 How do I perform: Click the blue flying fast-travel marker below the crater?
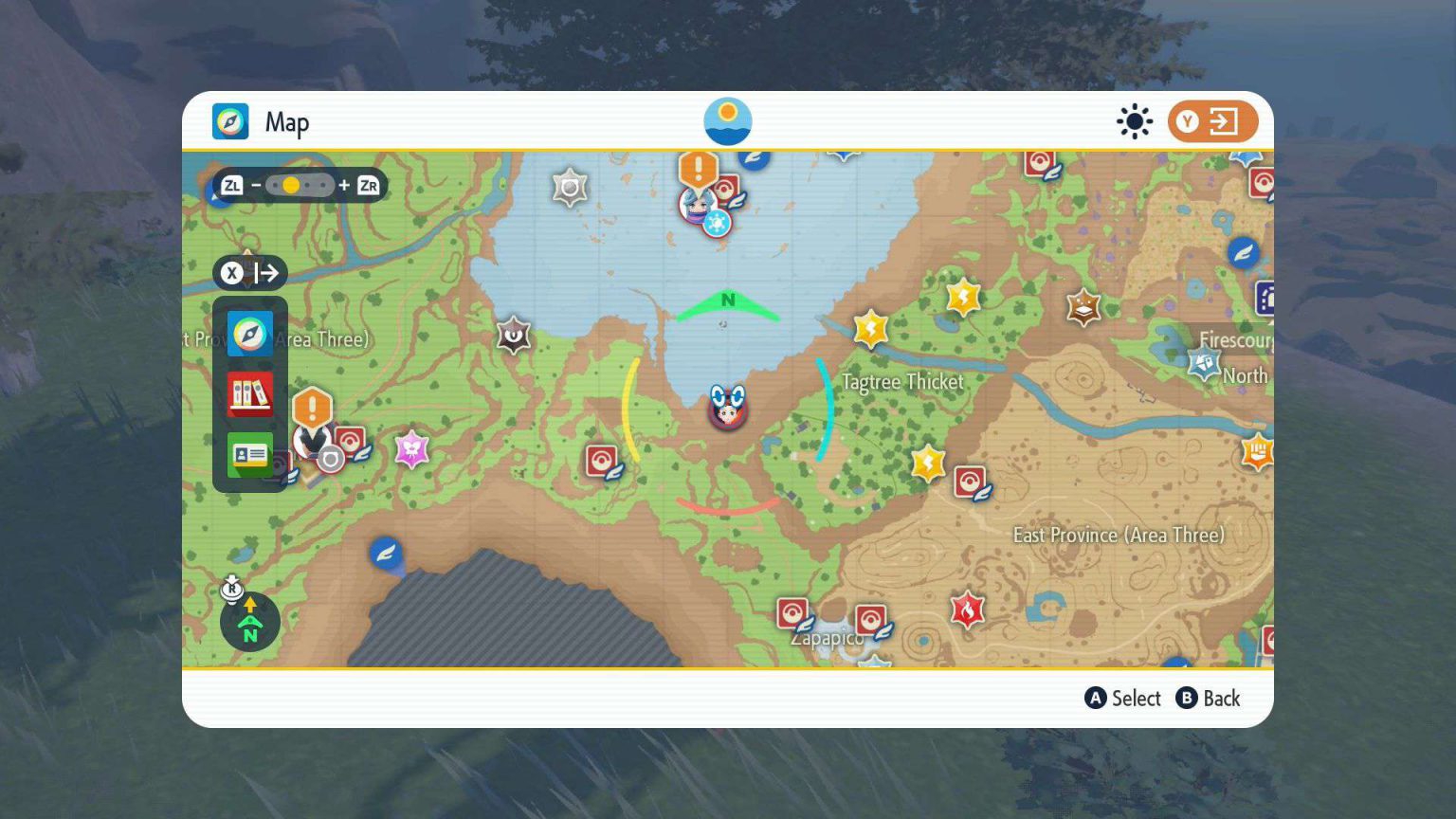[385, 554]
